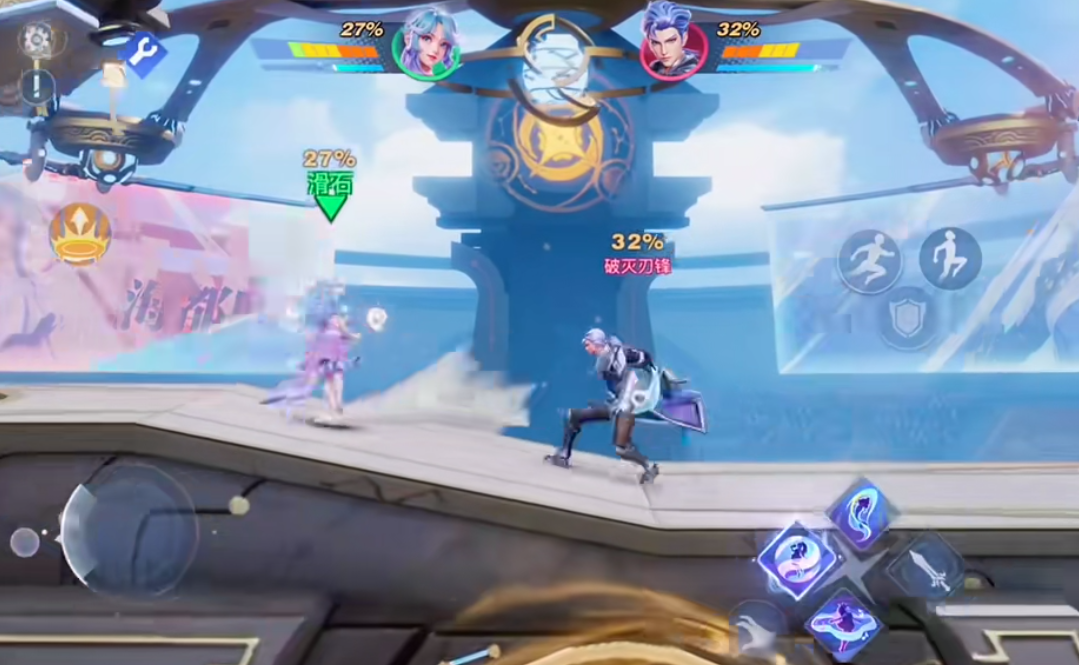Tap the virtual movement joystick
Image resolution: width=1079 pixels, height=665 pixels.
click(x=128, y=529)
